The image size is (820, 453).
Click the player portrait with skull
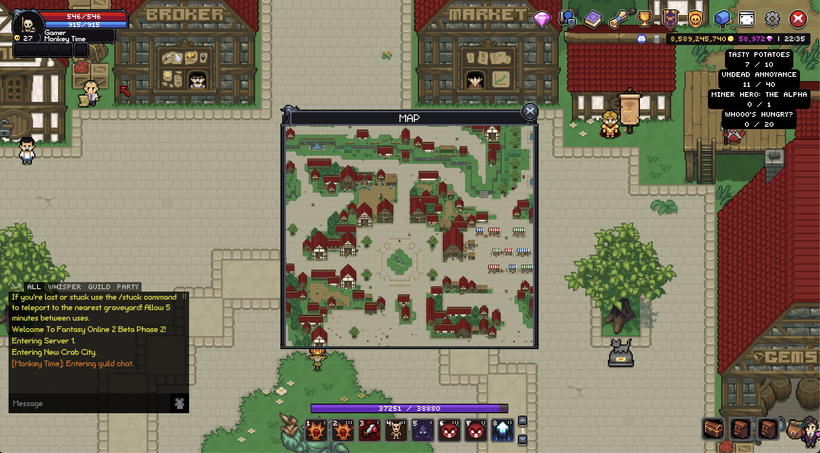(x=27, y=22)
